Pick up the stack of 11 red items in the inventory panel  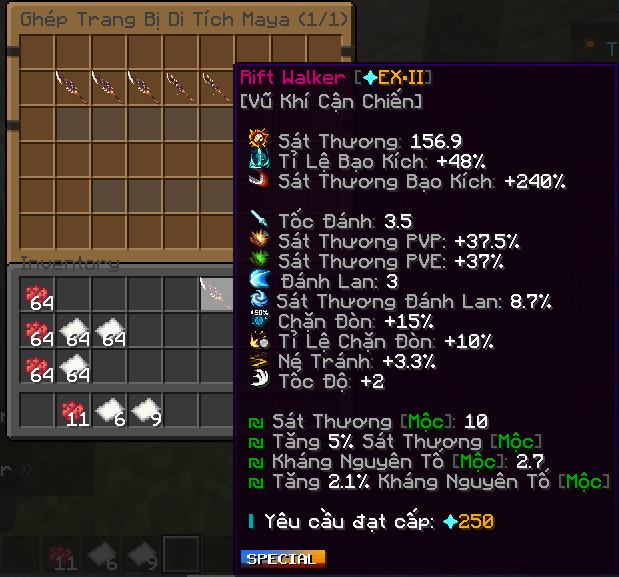pos(73,410)
